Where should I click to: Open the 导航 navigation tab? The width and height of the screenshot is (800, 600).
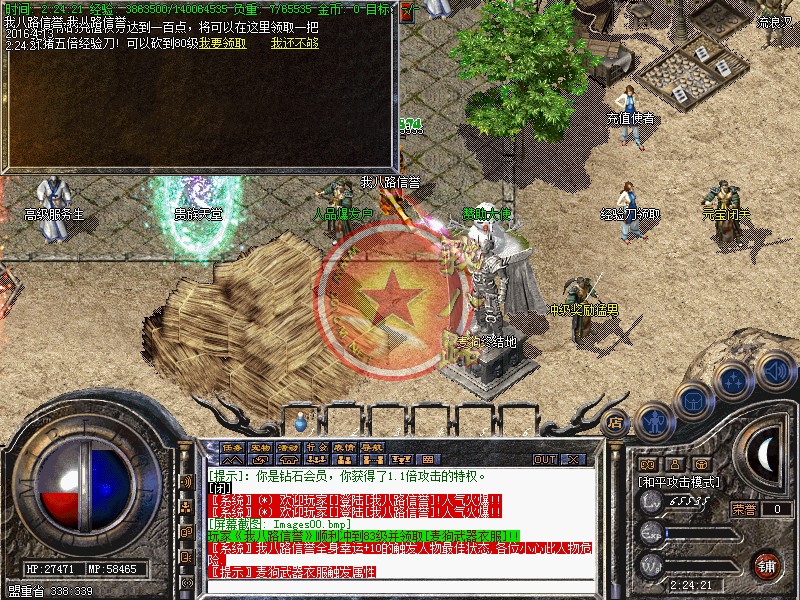click(x=372, y=447)
